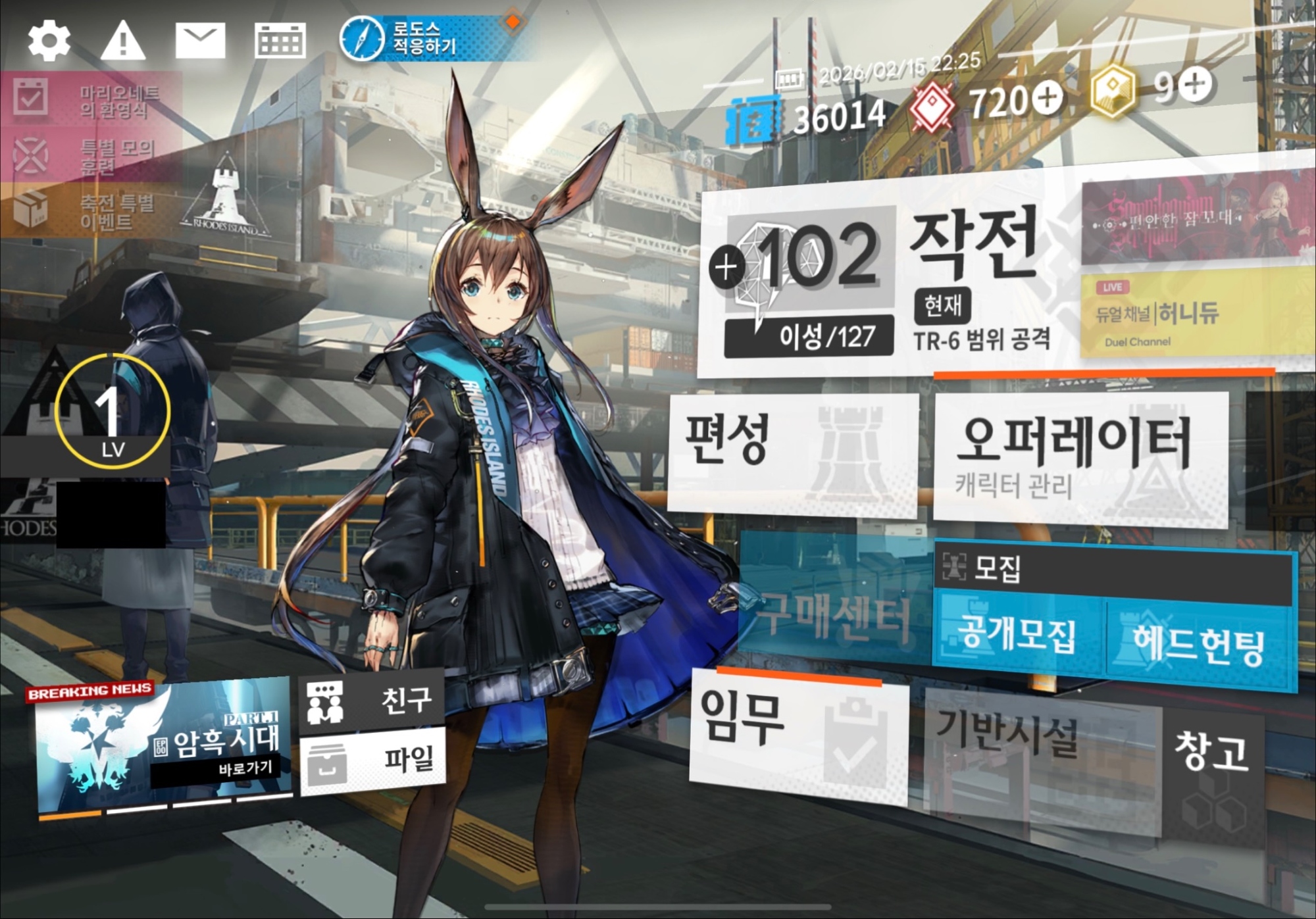The image size is (1316, 919).
Task: Open the 오퍼레이터 character management menu
Action: [1079, 457]
